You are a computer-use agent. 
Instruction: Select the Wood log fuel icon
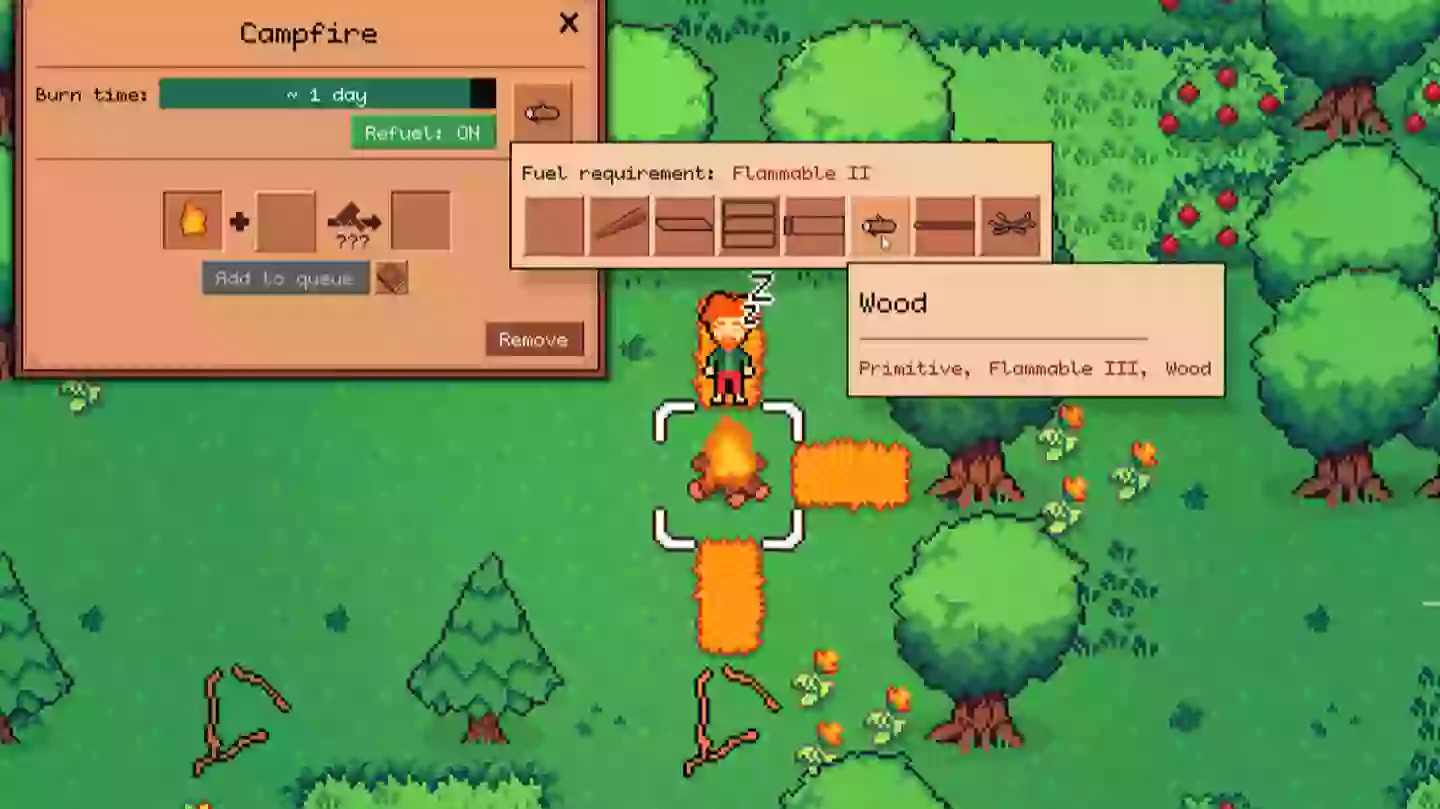coord(877,225)
